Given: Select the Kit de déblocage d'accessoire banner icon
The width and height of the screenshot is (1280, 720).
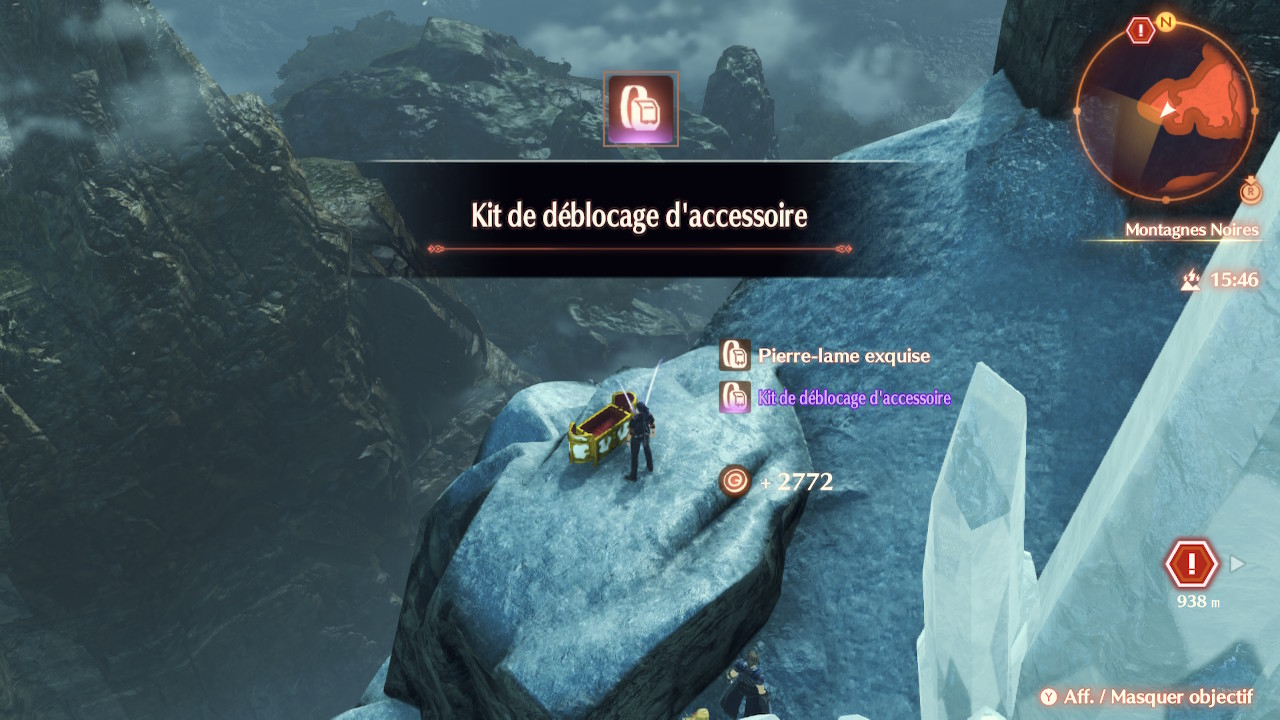Looking at the screenshot, I should [641, 109].
